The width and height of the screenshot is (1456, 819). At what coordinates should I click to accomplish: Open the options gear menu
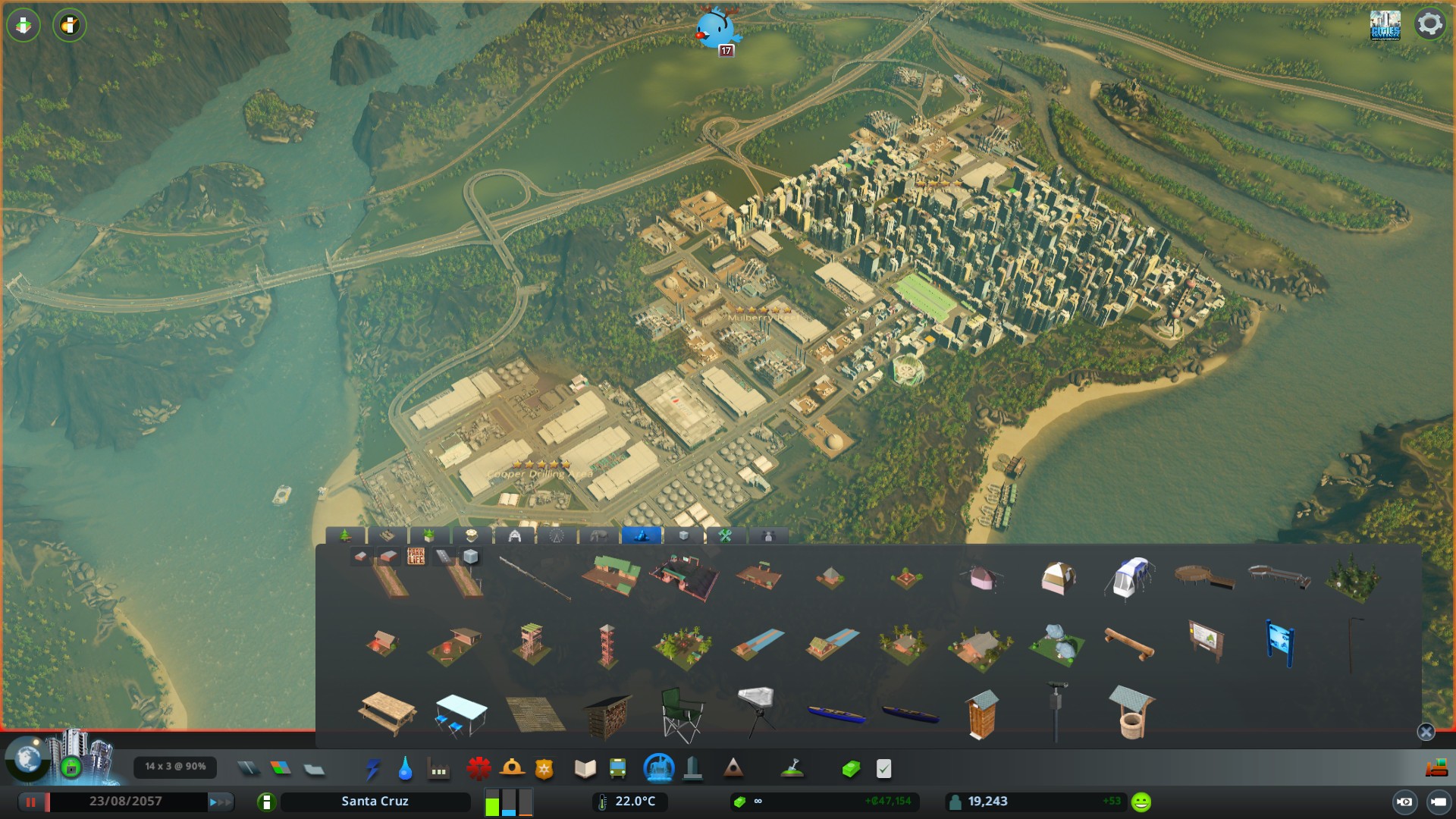coord(1429,24)
